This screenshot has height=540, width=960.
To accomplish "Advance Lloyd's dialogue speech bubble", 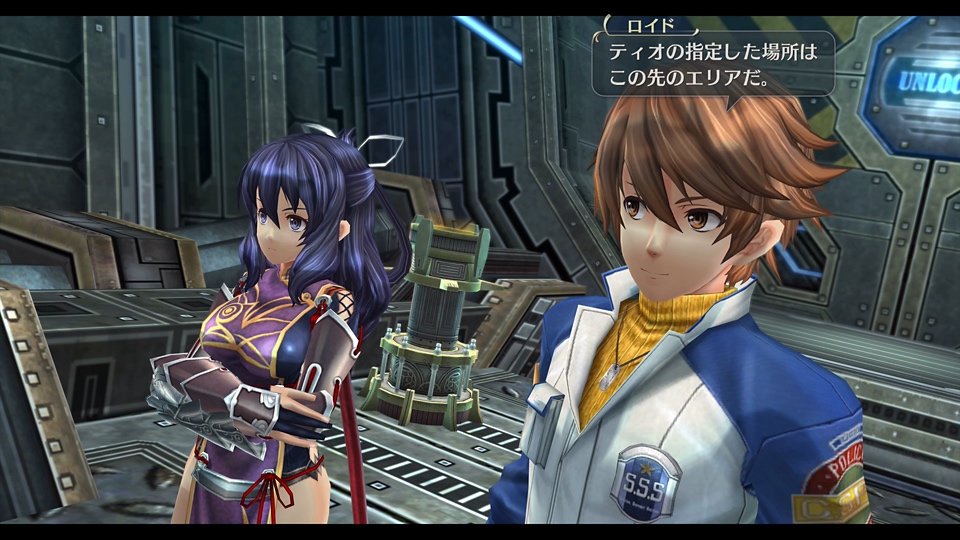I will 712,65.
